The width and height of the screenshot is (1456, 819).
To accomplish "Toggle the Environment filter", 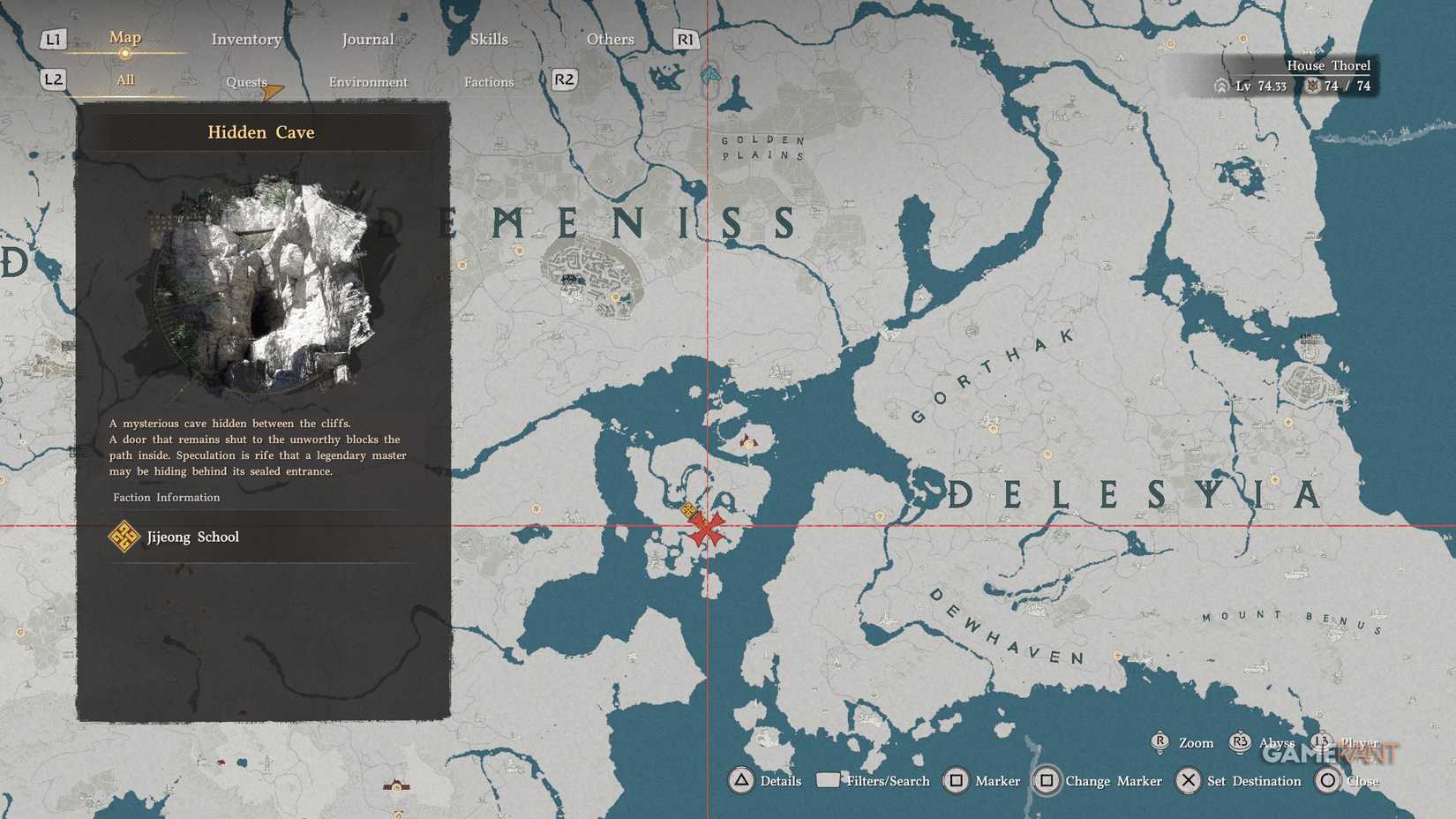I will [x=368, y=81].
